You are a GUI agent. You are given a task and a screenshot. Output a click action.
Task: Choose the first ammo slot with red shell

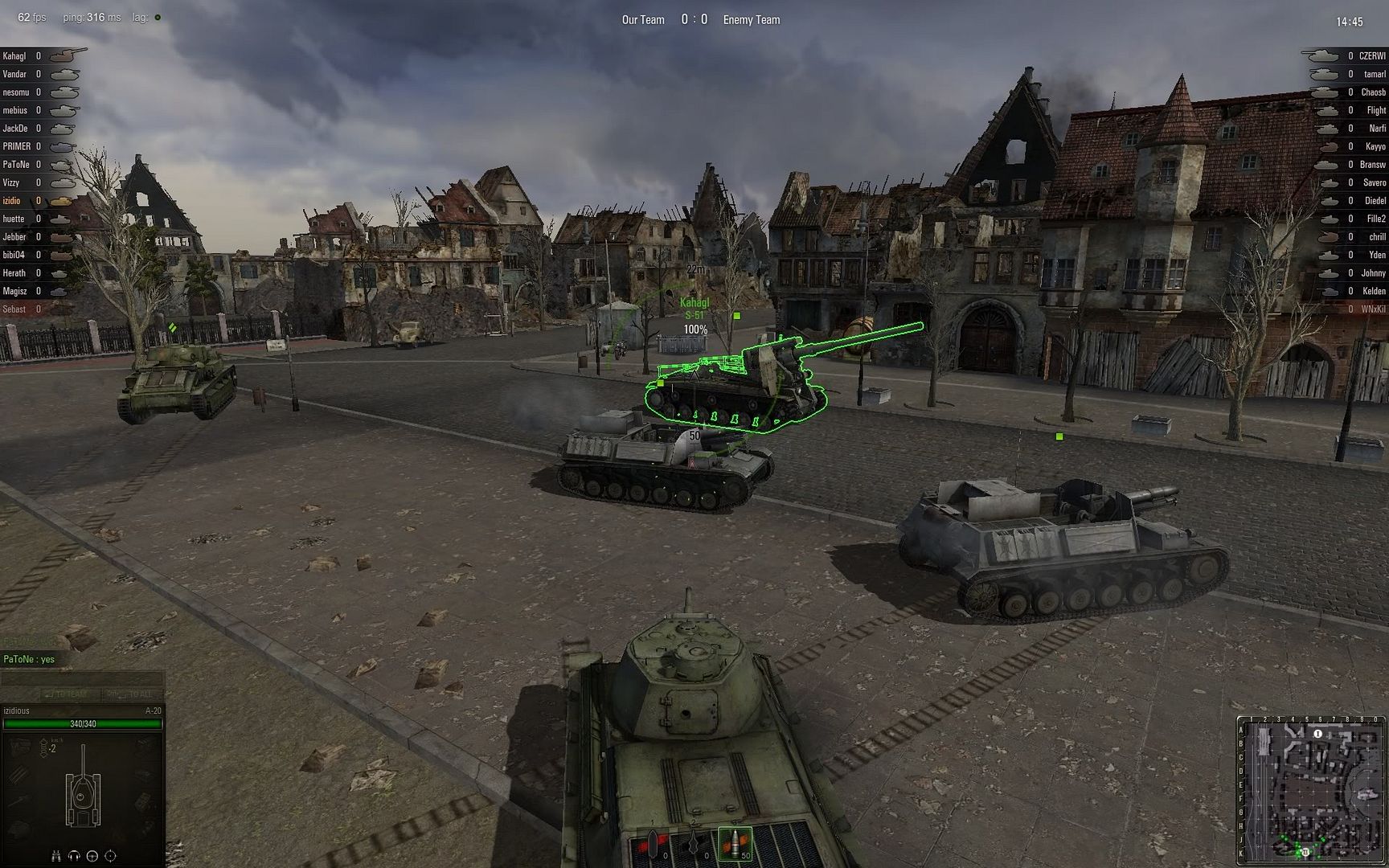click(x=652, y=844)
